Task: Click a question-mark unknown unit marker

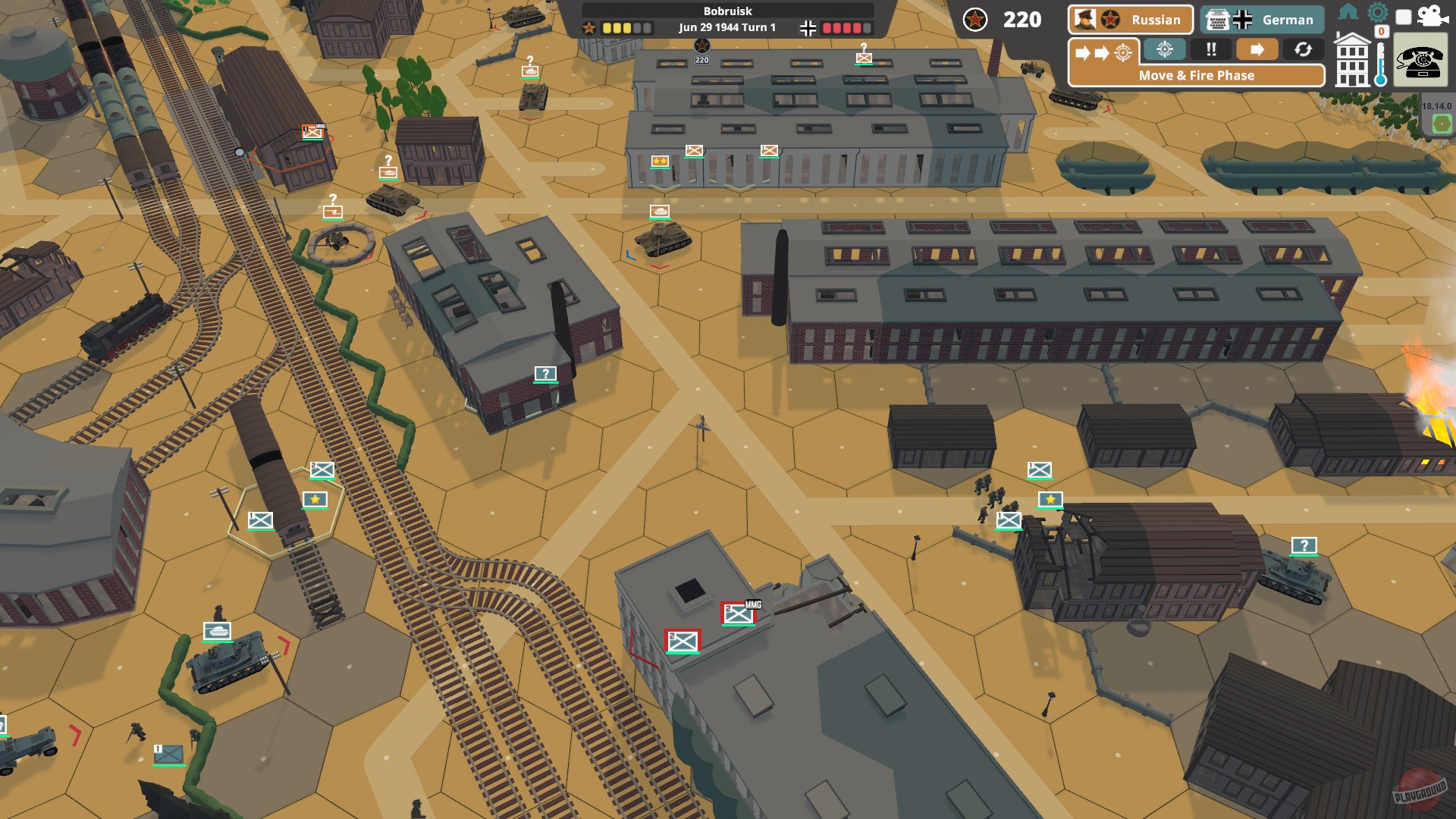Action: 544,374
